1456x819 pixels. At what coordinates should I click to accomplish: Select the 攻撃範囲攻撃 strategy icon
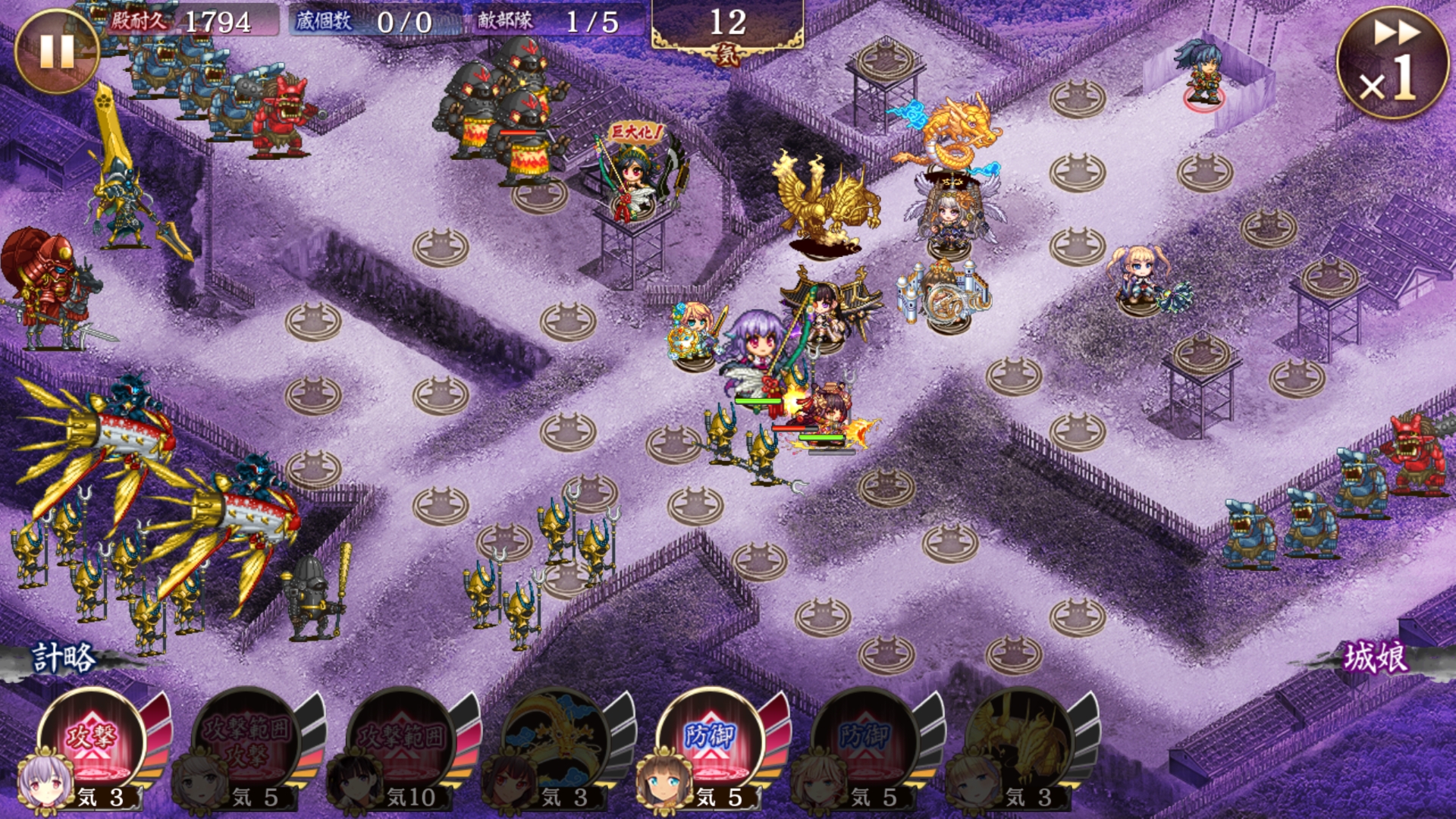pos(246,739)
